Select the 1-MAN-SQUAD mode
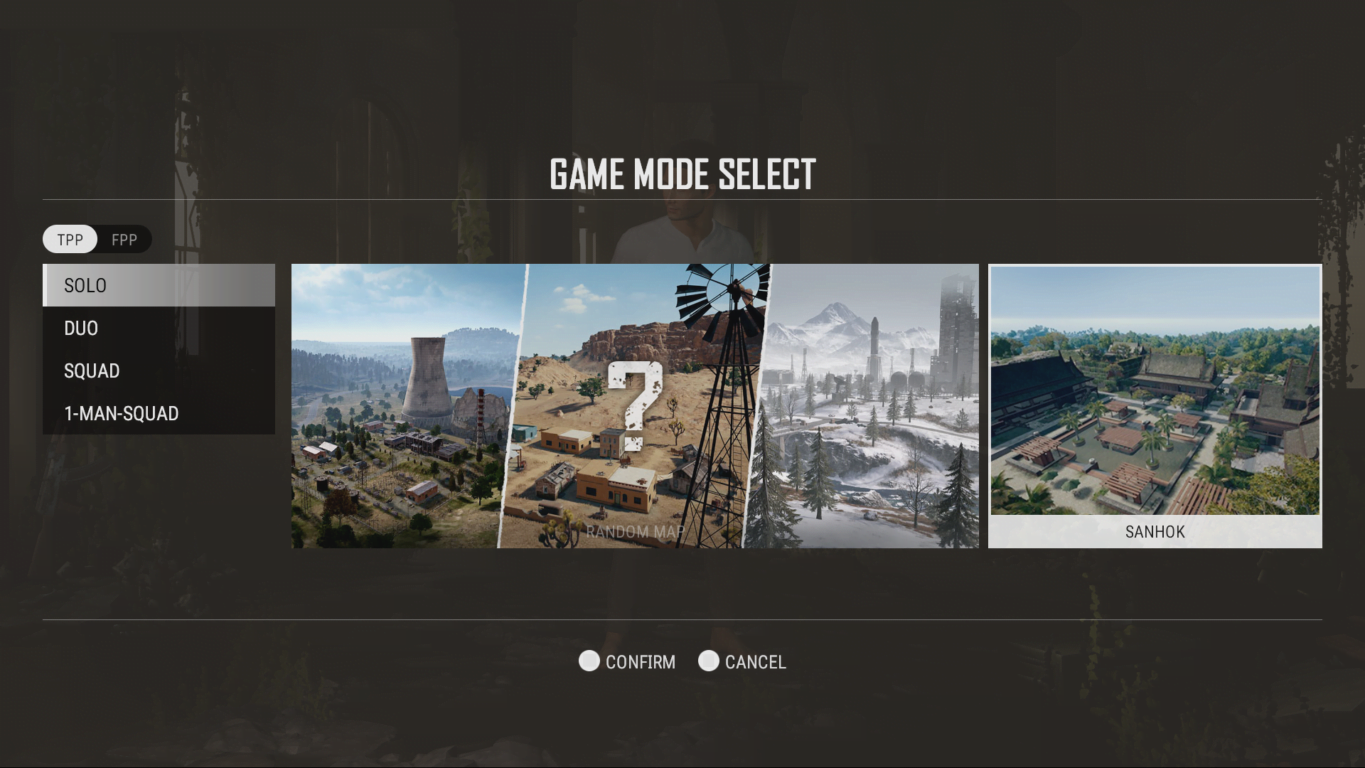The height and width of the screenshot is (768, 1365). (159, 413)
